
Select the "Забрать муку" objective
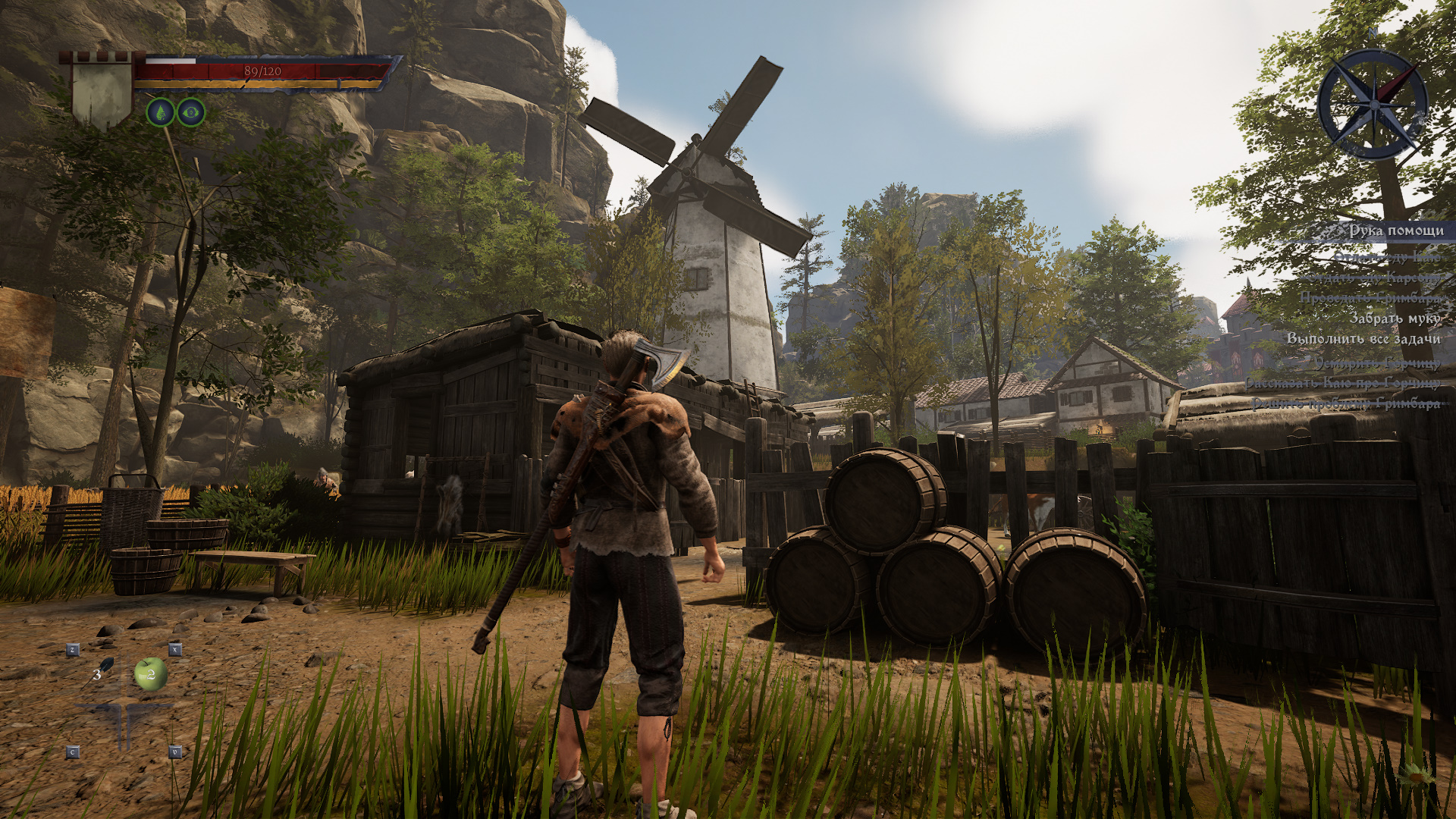coord(1394,318)
